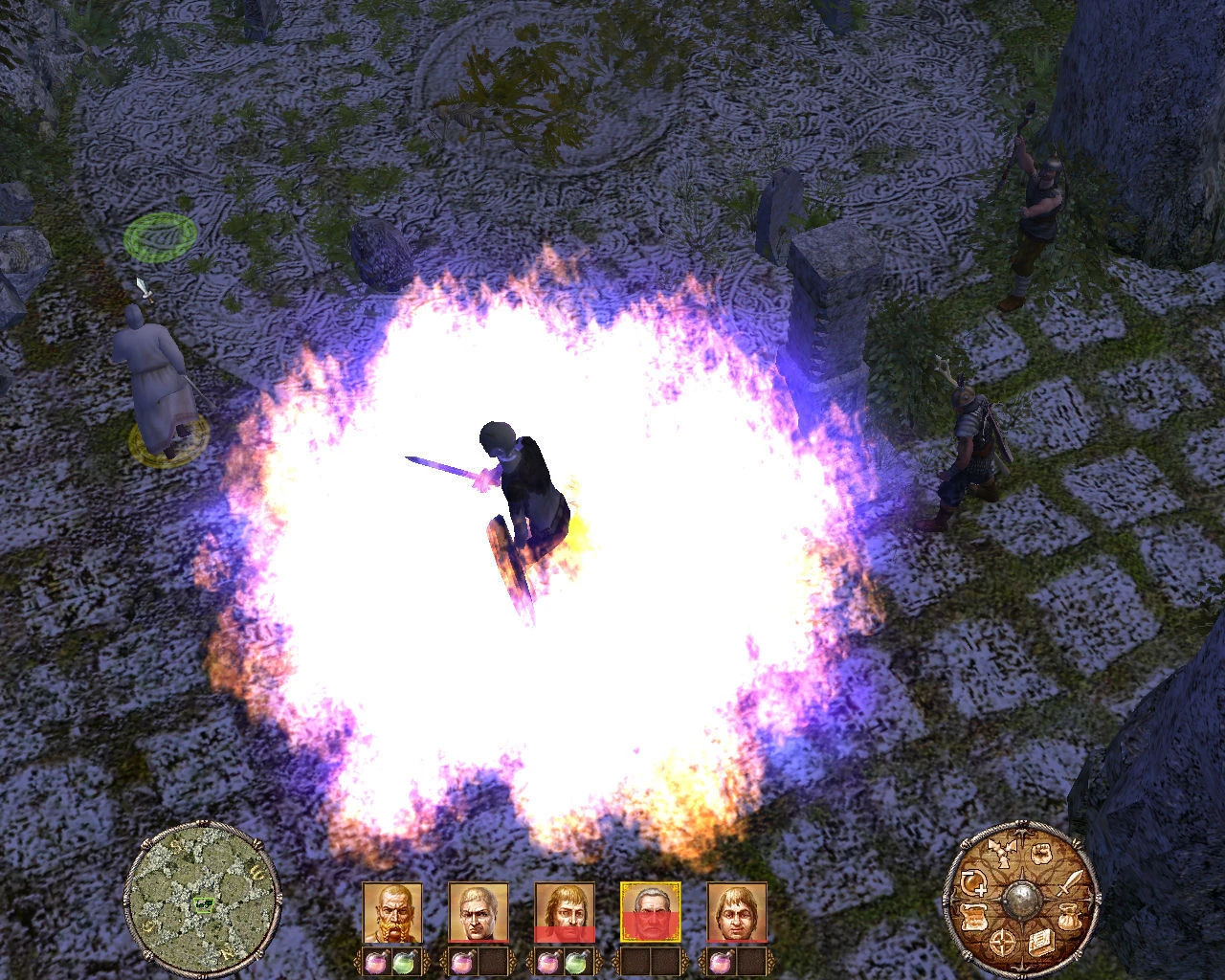This screenshot has height=980, width=1225.
Task: Select the bearded hero portrait
Action: [x=392, y=912]
